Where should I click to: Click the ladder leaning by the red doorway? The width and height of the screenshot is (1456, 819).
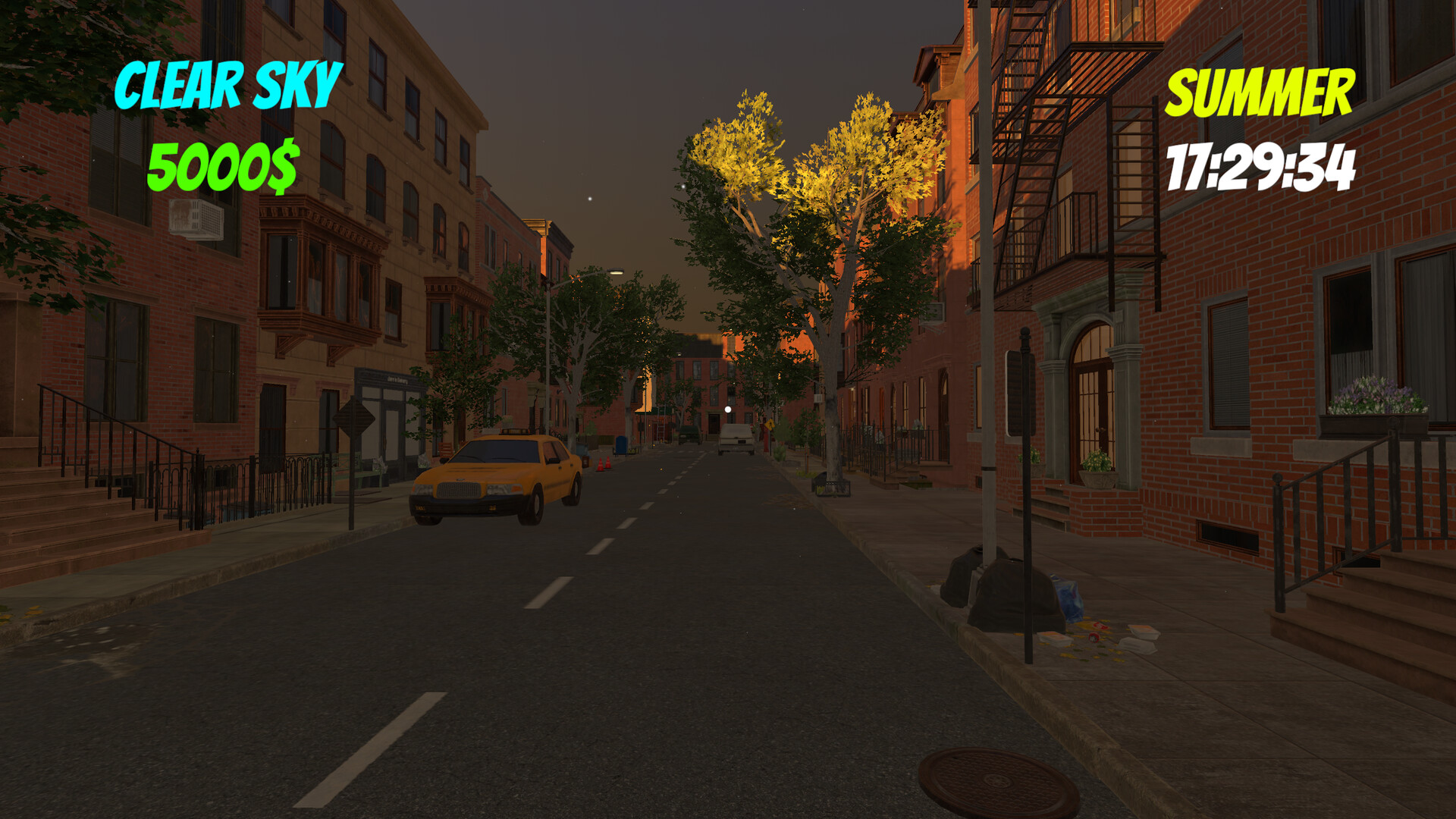[x=661, y=428]
